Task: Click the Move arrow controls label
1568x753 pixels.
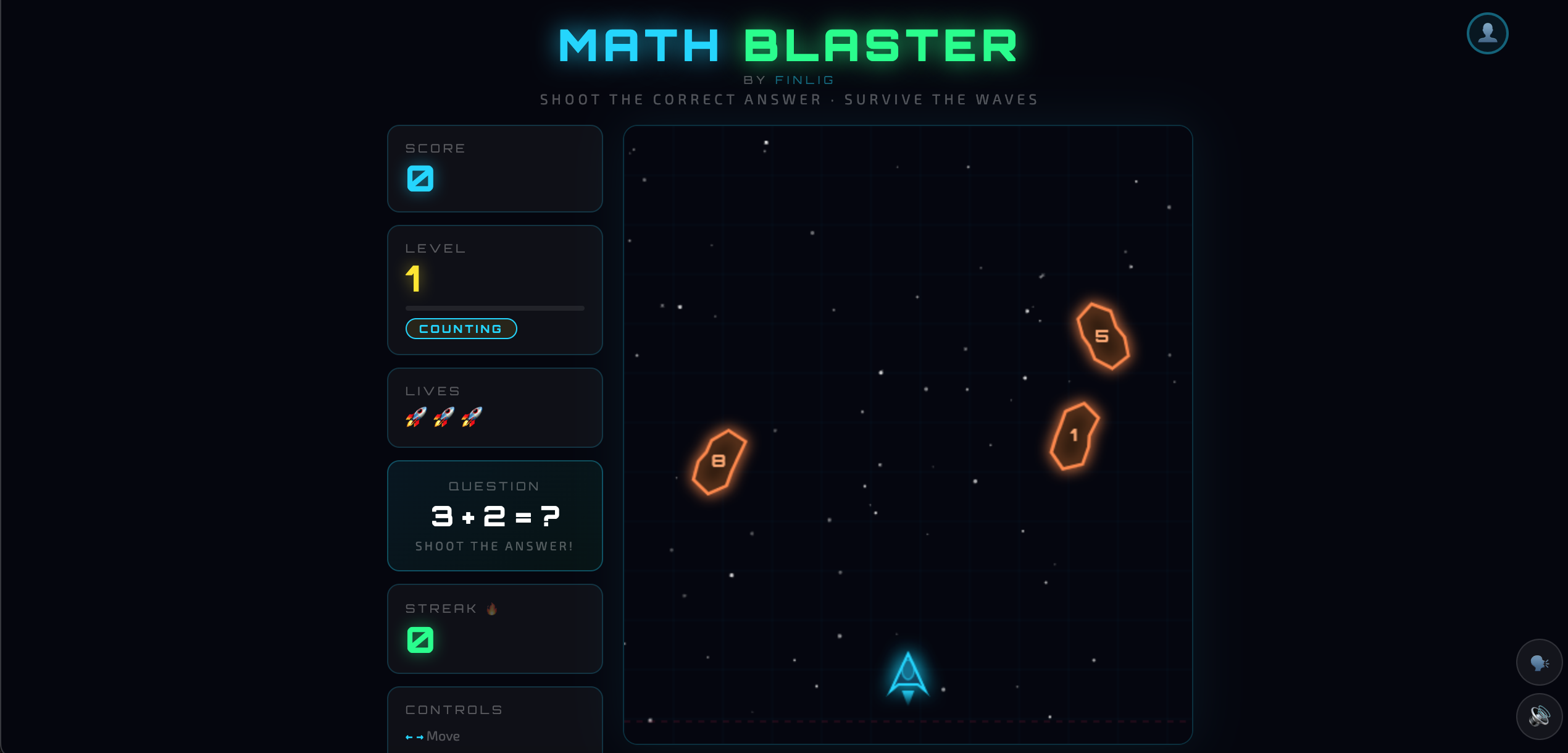Action: (x=432, y=736)
